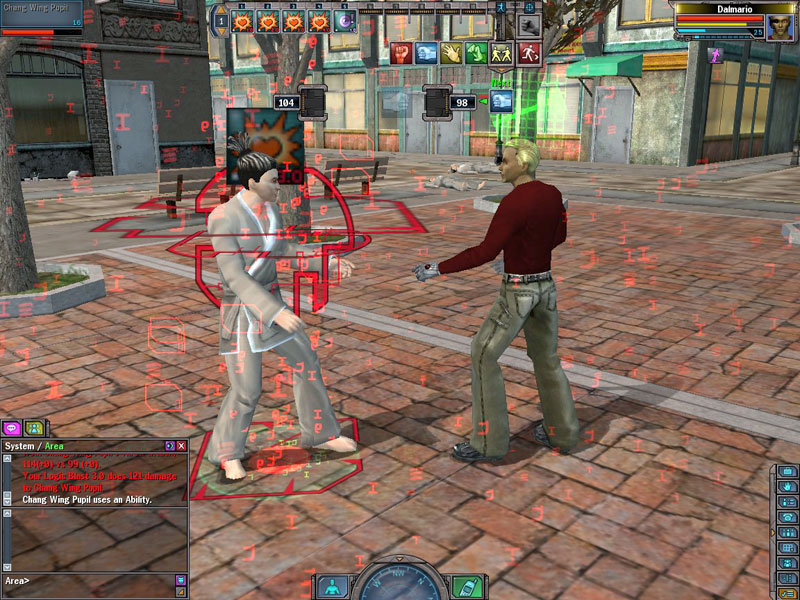Select the yellow open-hand grab attack

coord(451,53)
